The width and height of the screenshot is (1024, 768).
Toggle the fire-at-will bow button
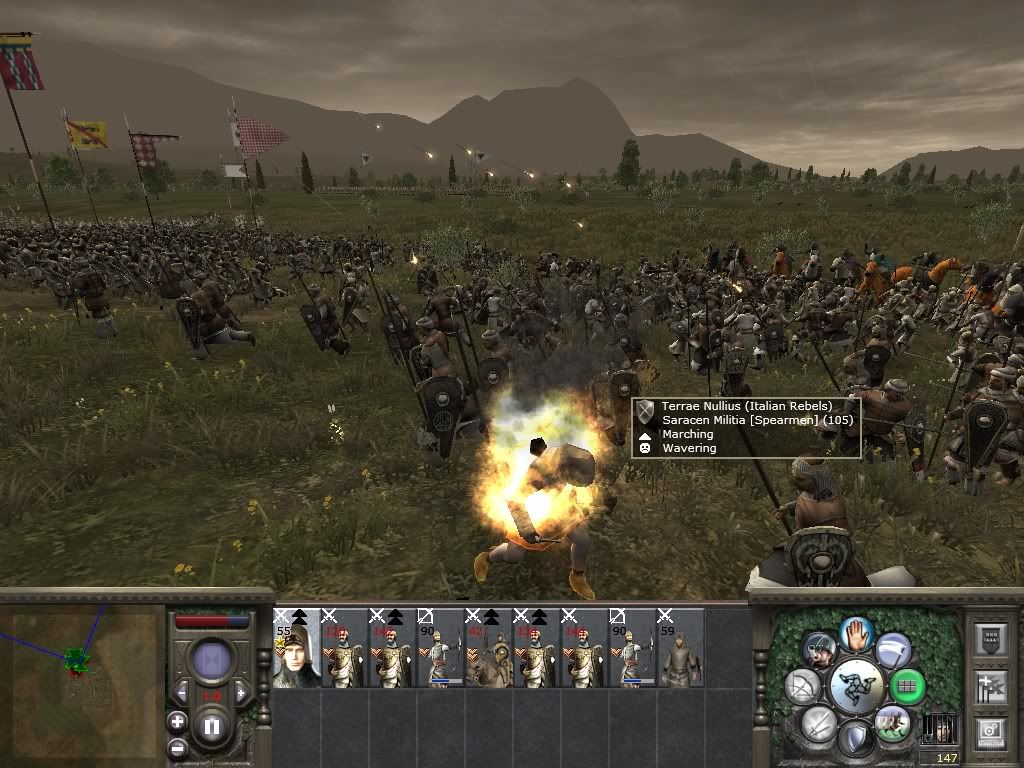pos(802,686)
